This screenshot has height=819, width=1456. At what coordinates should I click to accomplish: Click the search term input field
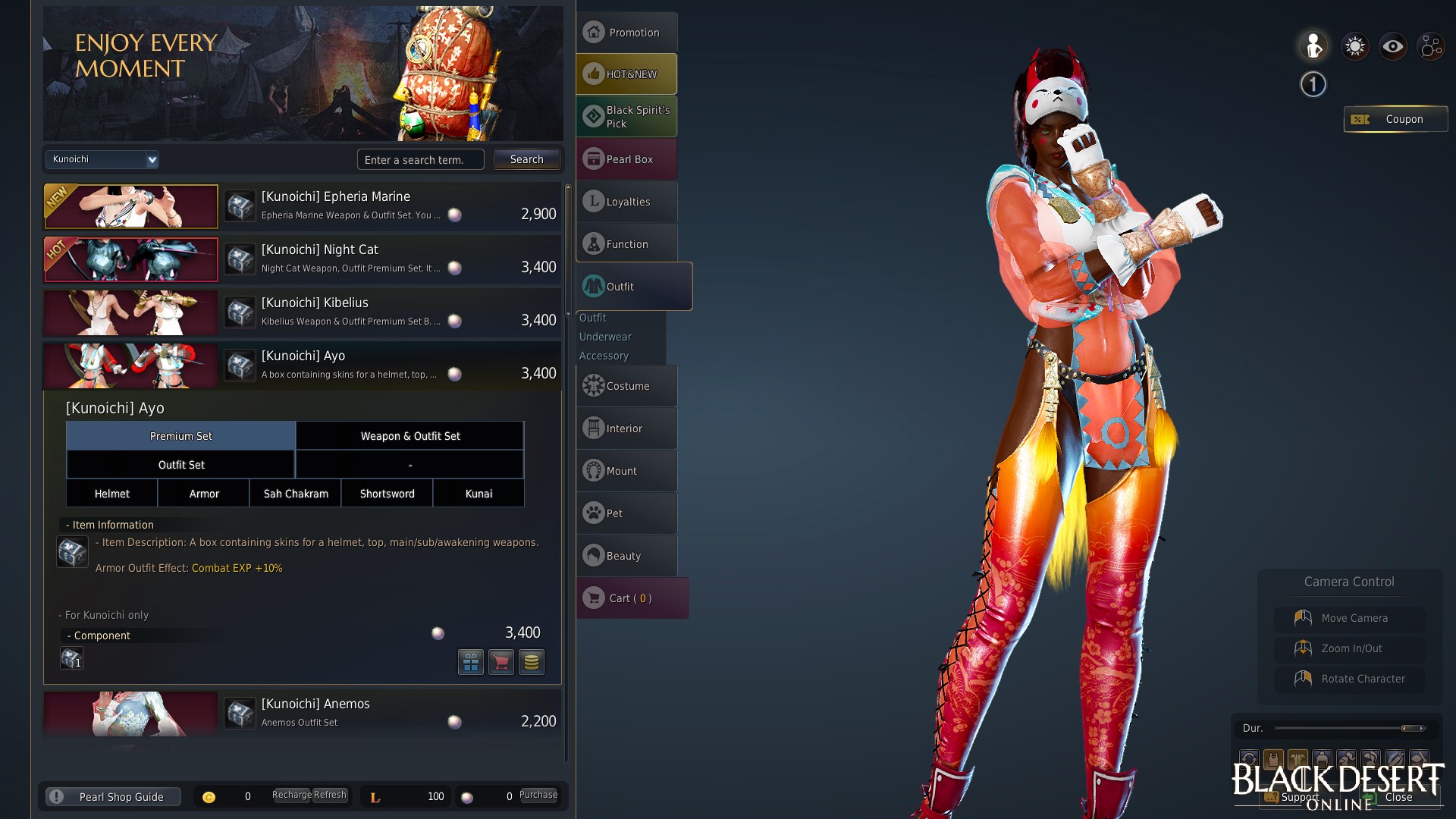pyautogui.click(x=420, y=159)
